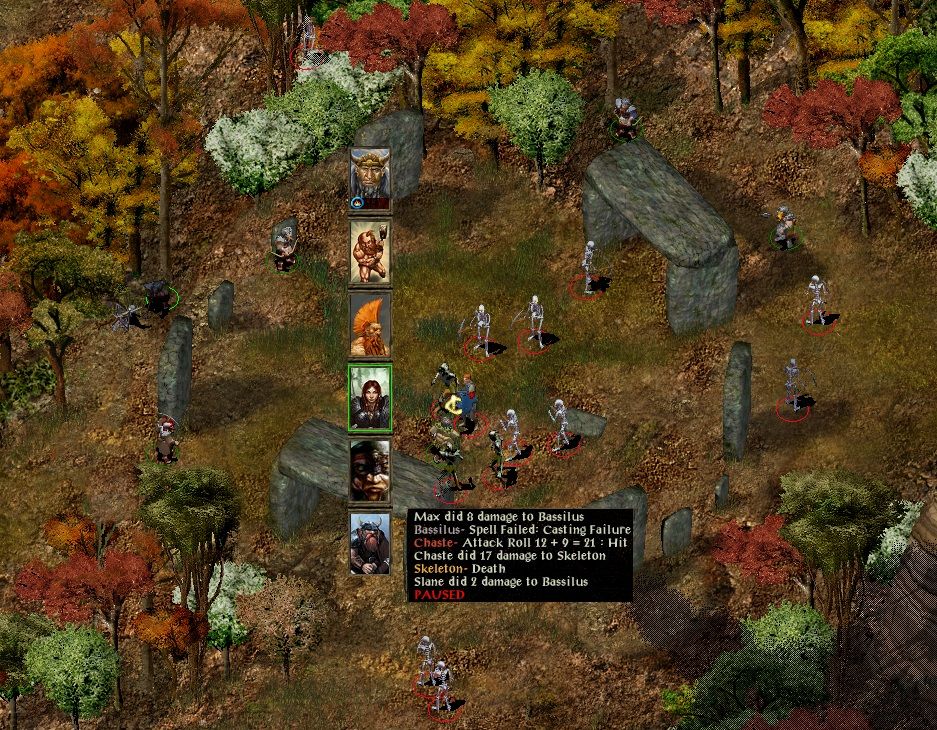The width and height of the screenshot is (937, 730).
Task: Click the red-haired woman's highlighted portrait
Action: [x=369, y=397]
